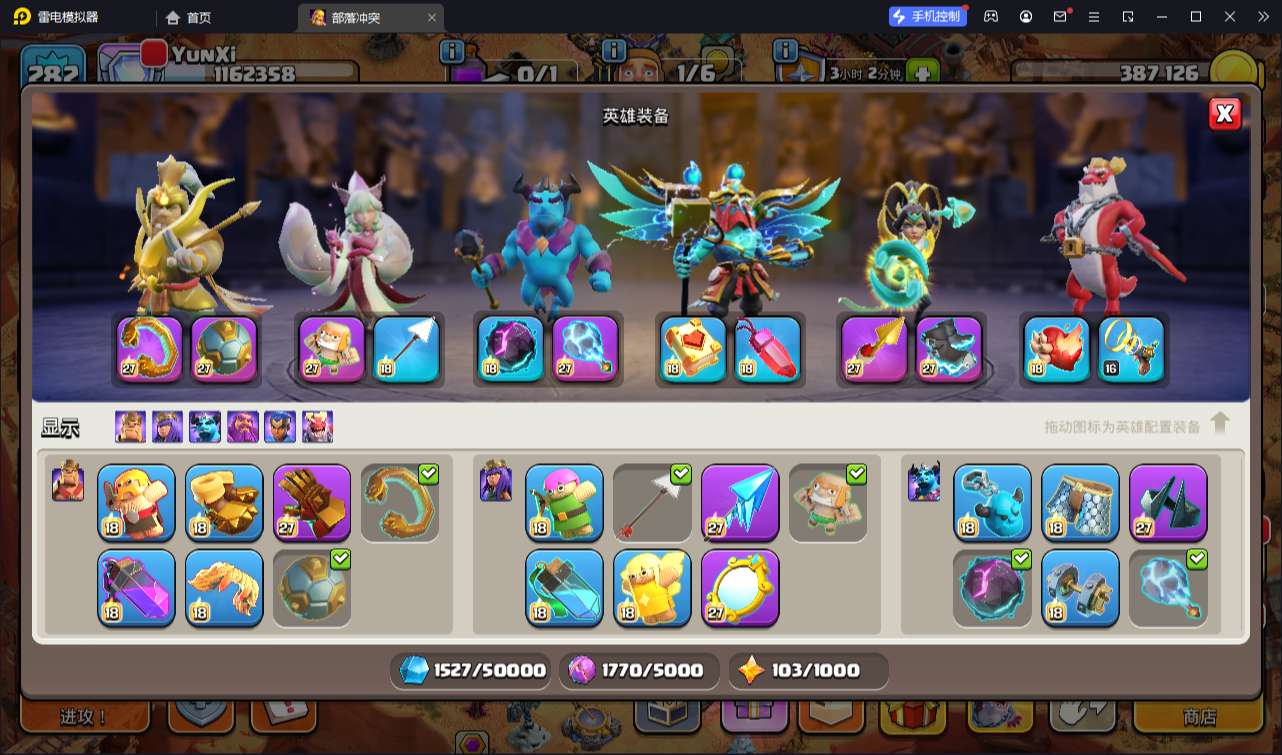Close the hero equipment window
Viewport: 1282px width, 755px height.
(1224, 114)
